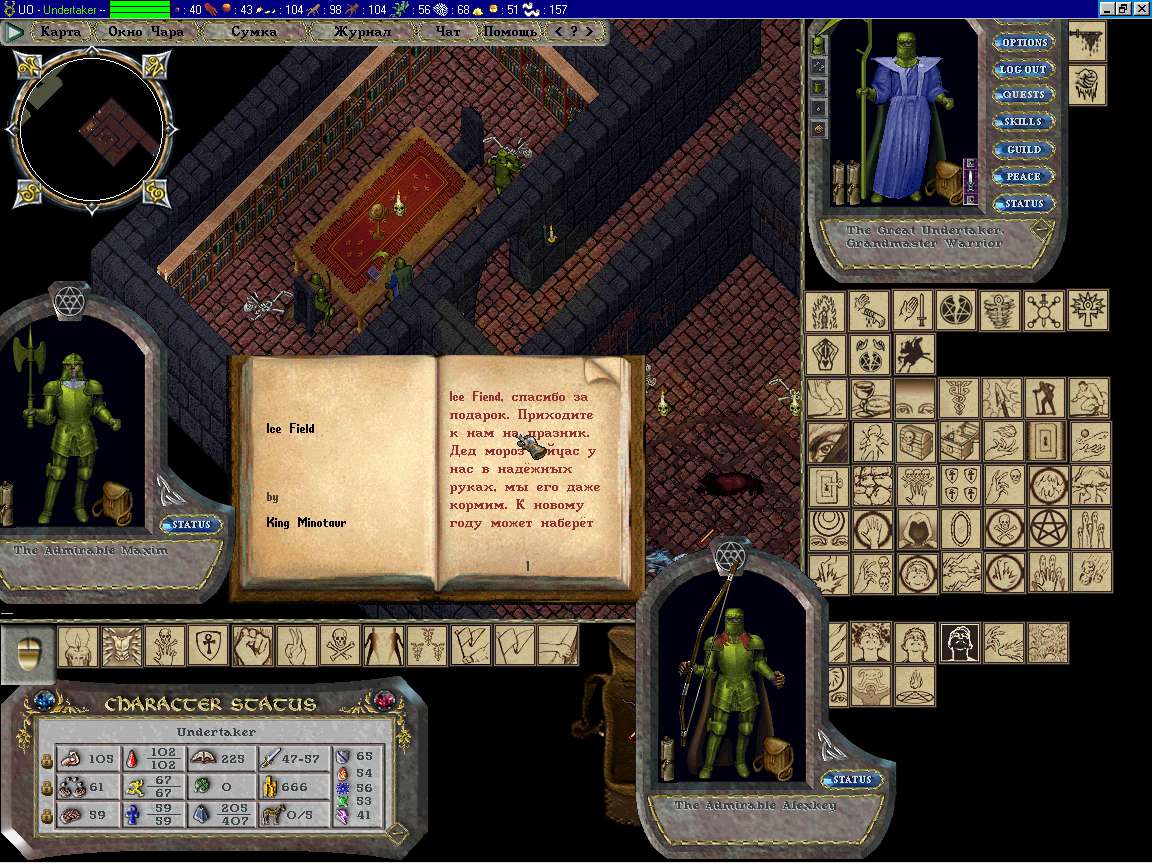Viewport: 1152px width, 864px height.
Task: Show STATUS for The Admirable Maxim
Action: click(190, 525)
